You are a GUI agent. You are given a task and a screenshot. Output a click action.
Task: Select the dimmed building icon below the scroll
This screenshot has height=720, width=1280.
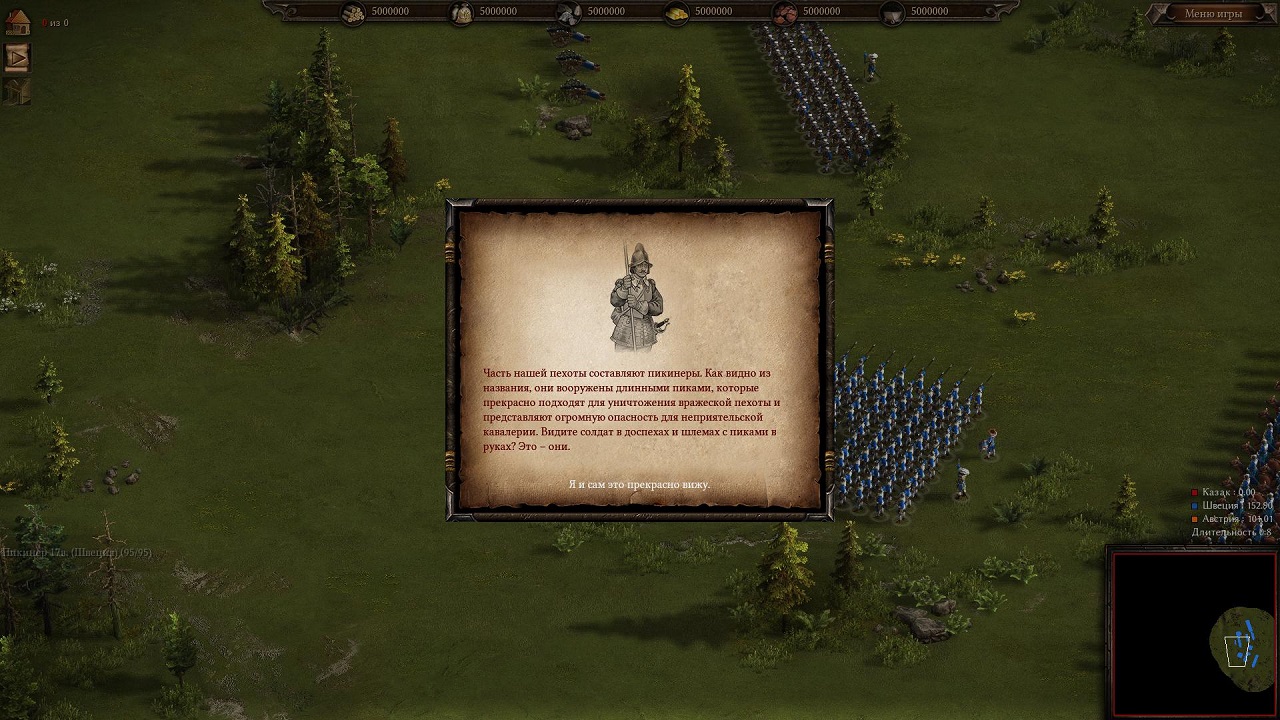tap(17, 91)
